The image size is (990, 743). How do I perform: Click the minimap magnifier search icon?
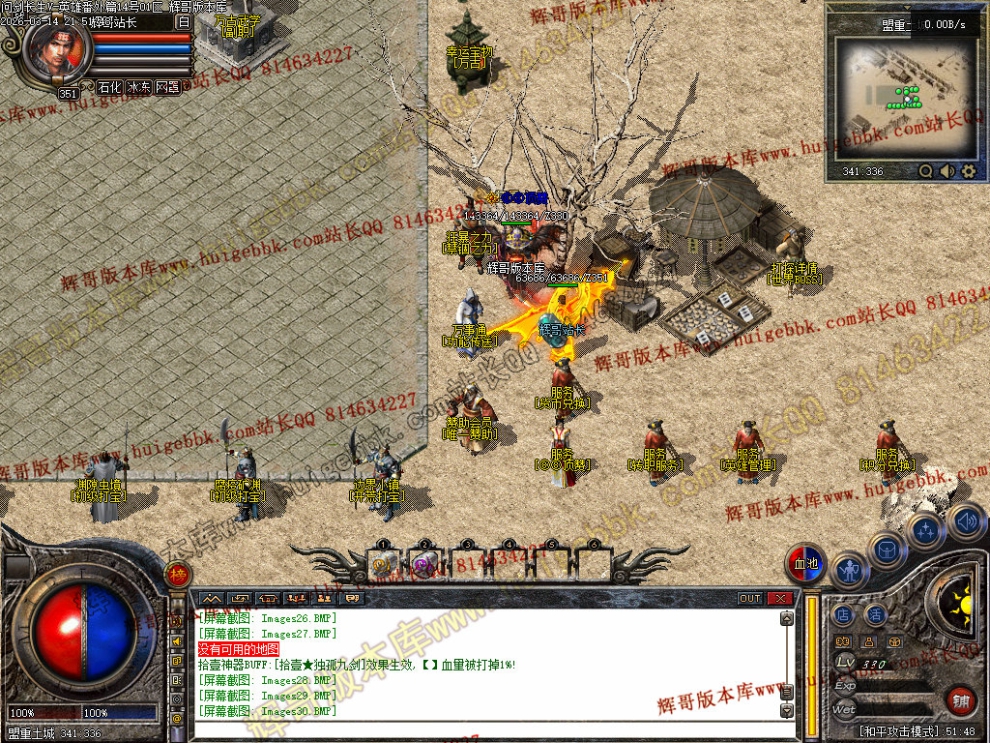tap(926, 171)
